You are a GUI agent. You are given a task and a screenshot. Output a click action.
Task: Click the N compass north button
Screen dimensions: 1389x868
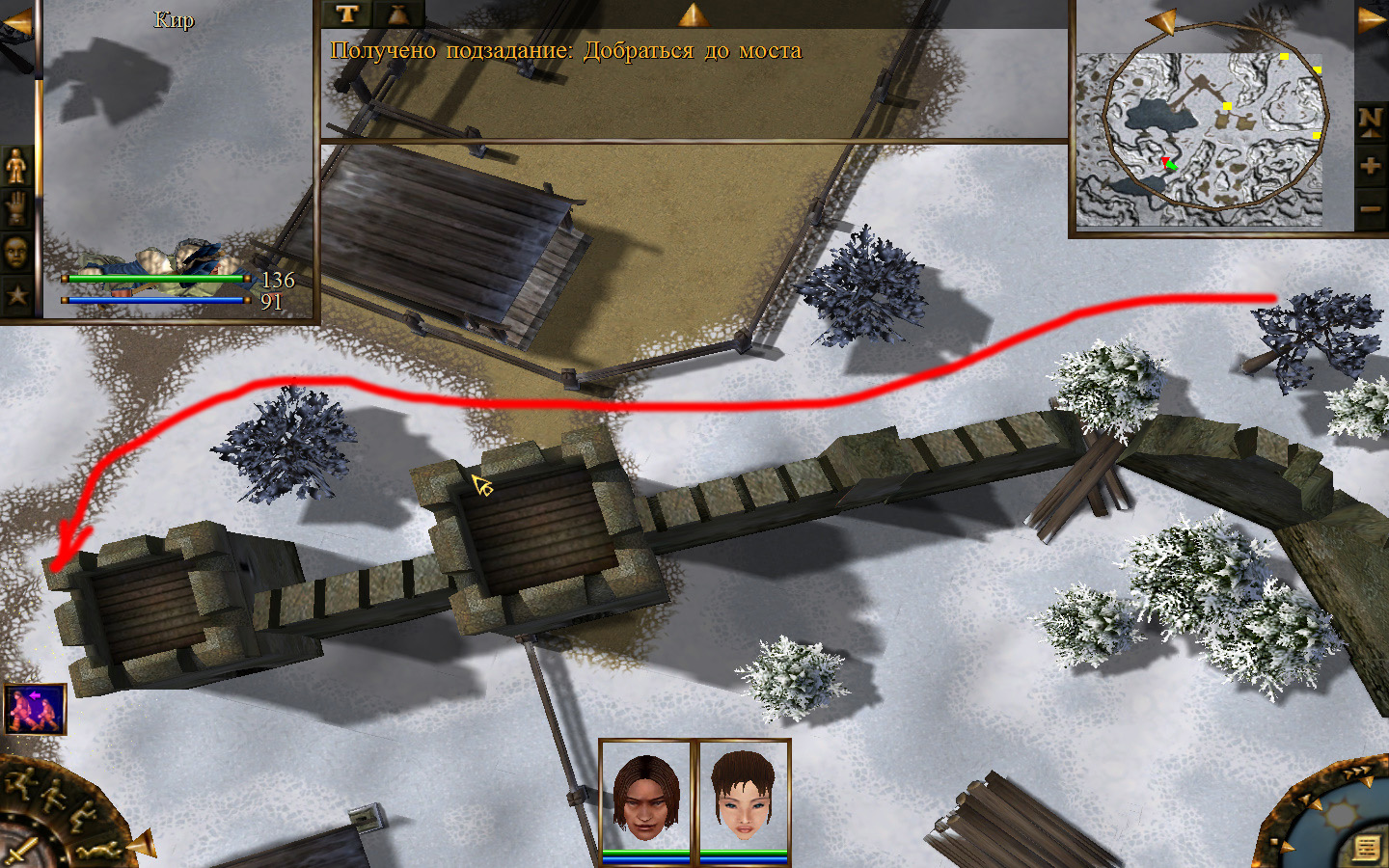(x=1371, y=122)
